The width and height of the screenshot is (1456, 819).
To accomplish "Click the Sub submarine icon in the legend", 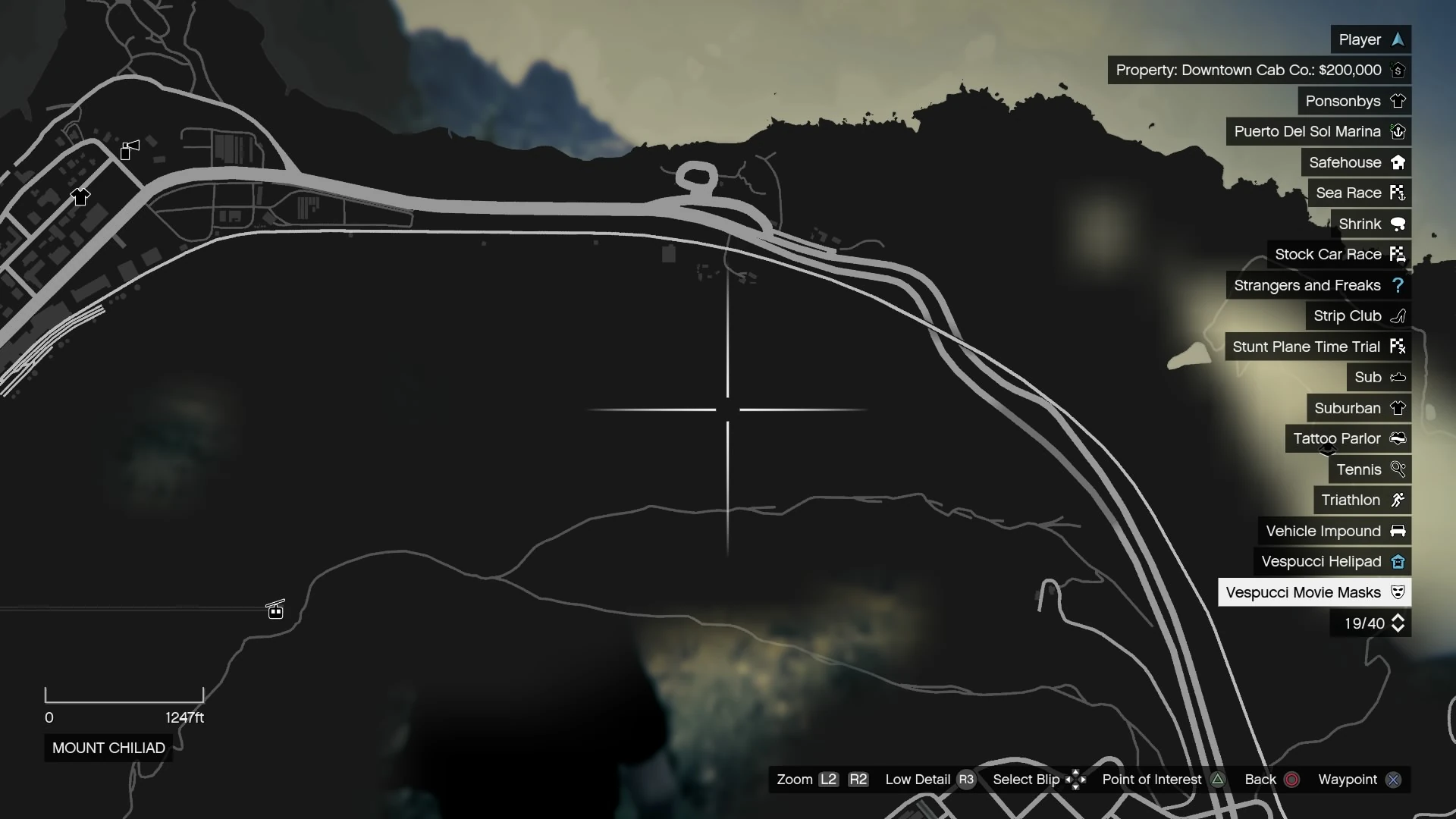I will pyautogui.click(x=1398, y=377).
